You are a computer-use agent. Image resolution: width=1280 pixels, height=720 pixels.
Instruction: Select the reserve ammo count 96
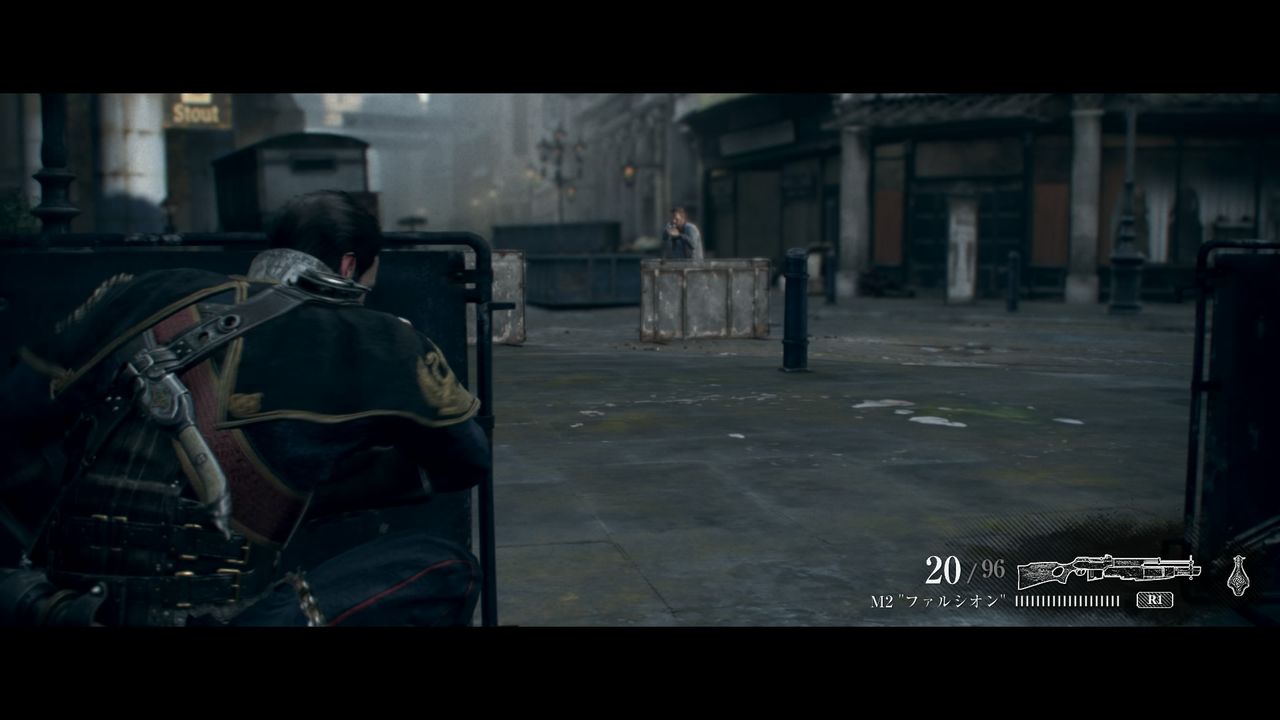[995, 566]
